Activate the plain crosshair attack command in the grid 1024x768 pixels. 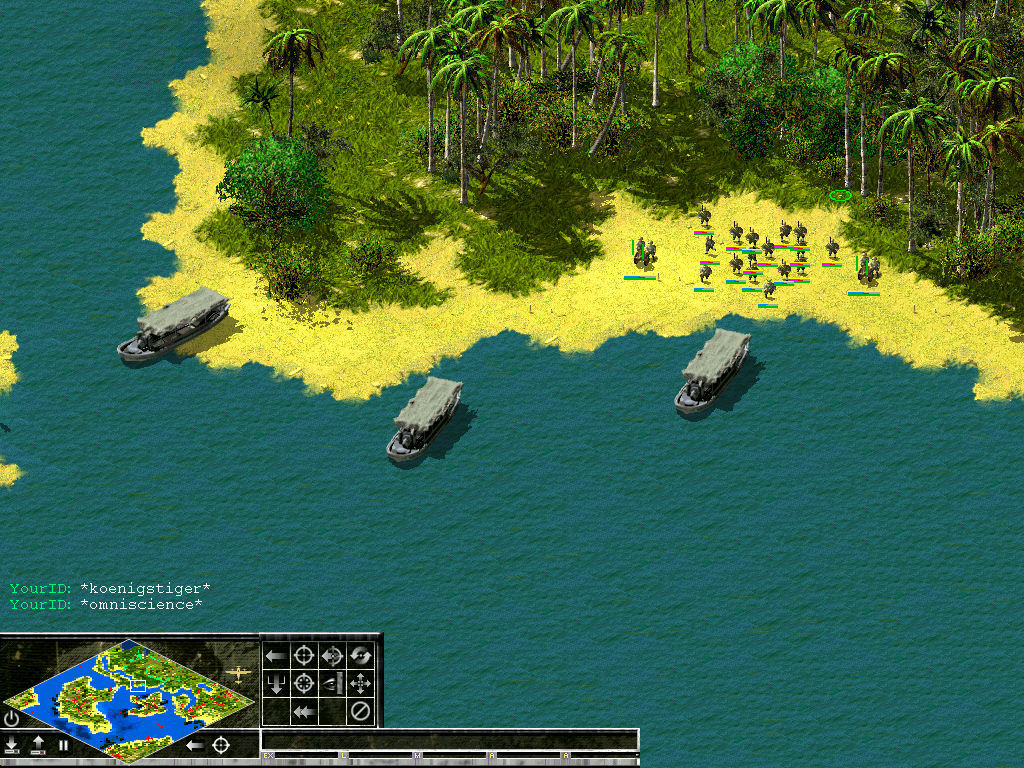[305, 656]
